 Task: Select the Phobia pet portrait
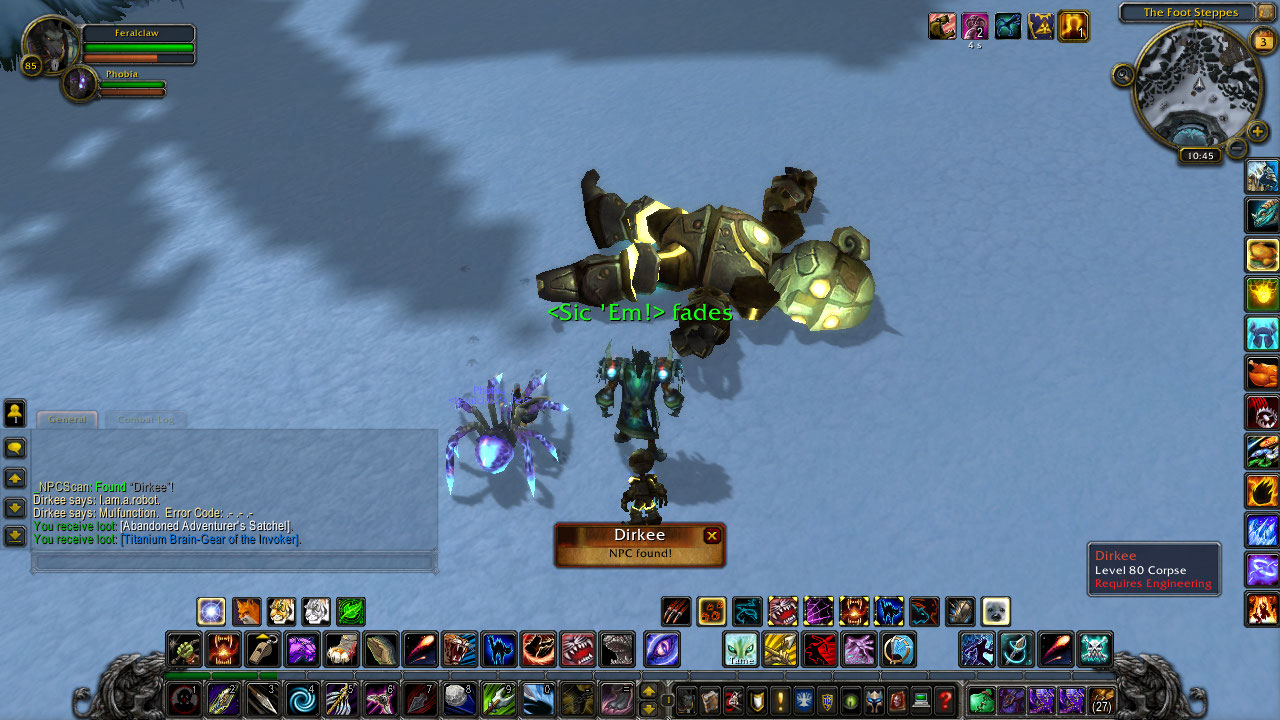(x=79, y=84)
